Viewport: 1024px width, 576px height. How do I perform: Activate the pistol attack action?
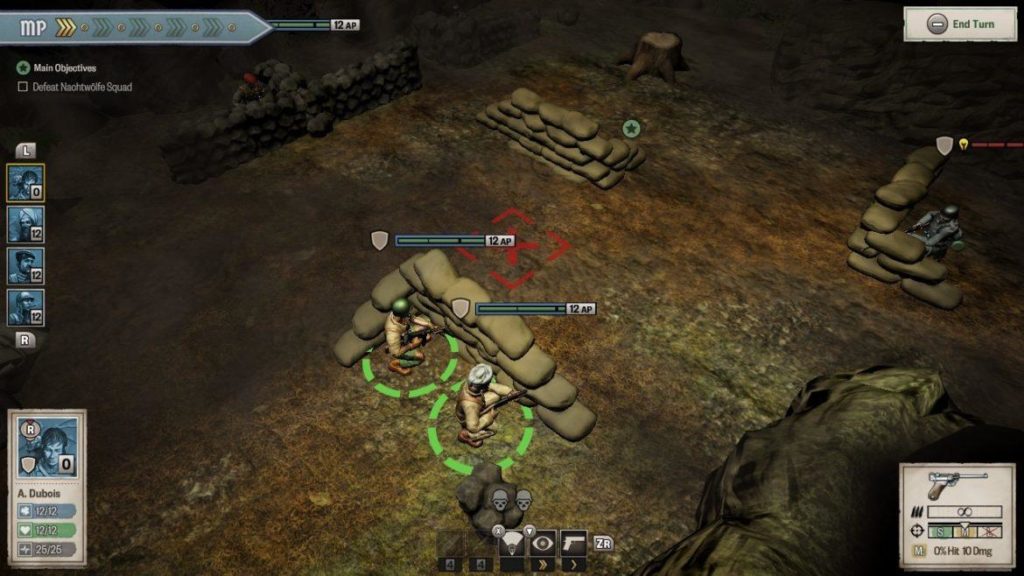(573, 543)
